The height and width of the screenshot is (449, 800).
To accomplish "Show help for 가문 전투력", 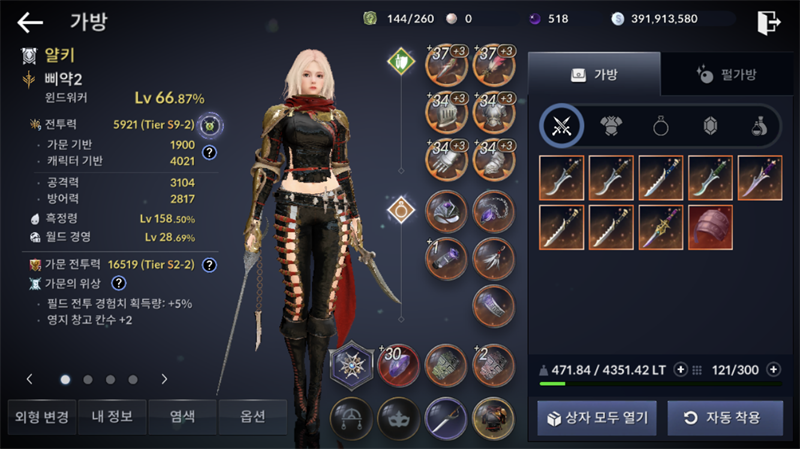I will [210, 265].
